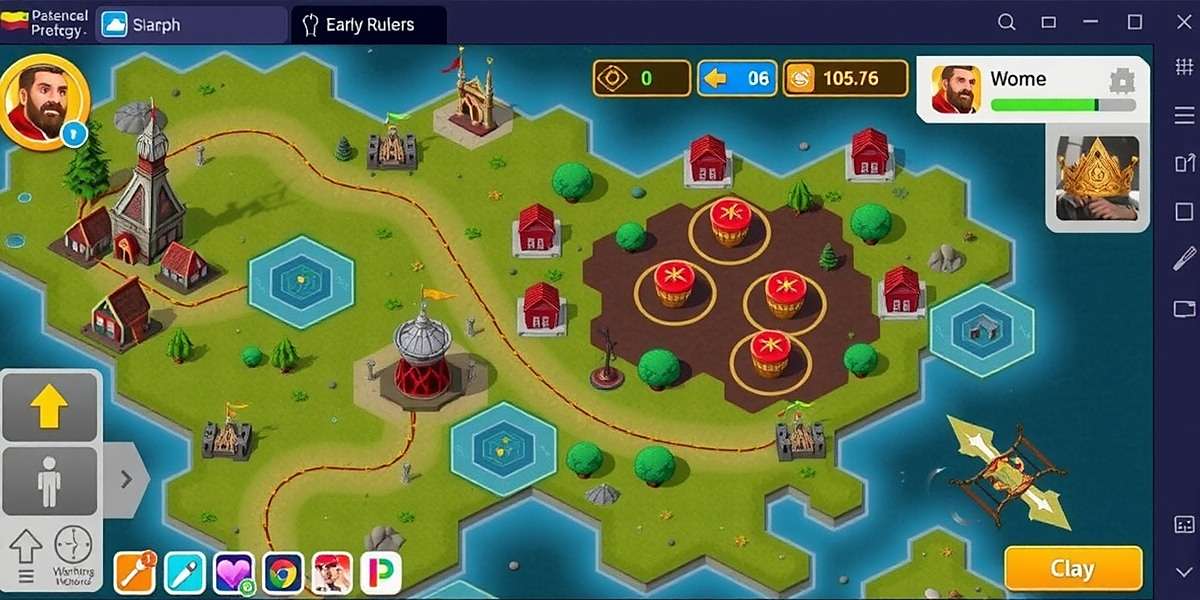Image resolution: width=1200 pixels, height=600 pixels.
Task: Choose the white person figure button
Action: point(49,482)
